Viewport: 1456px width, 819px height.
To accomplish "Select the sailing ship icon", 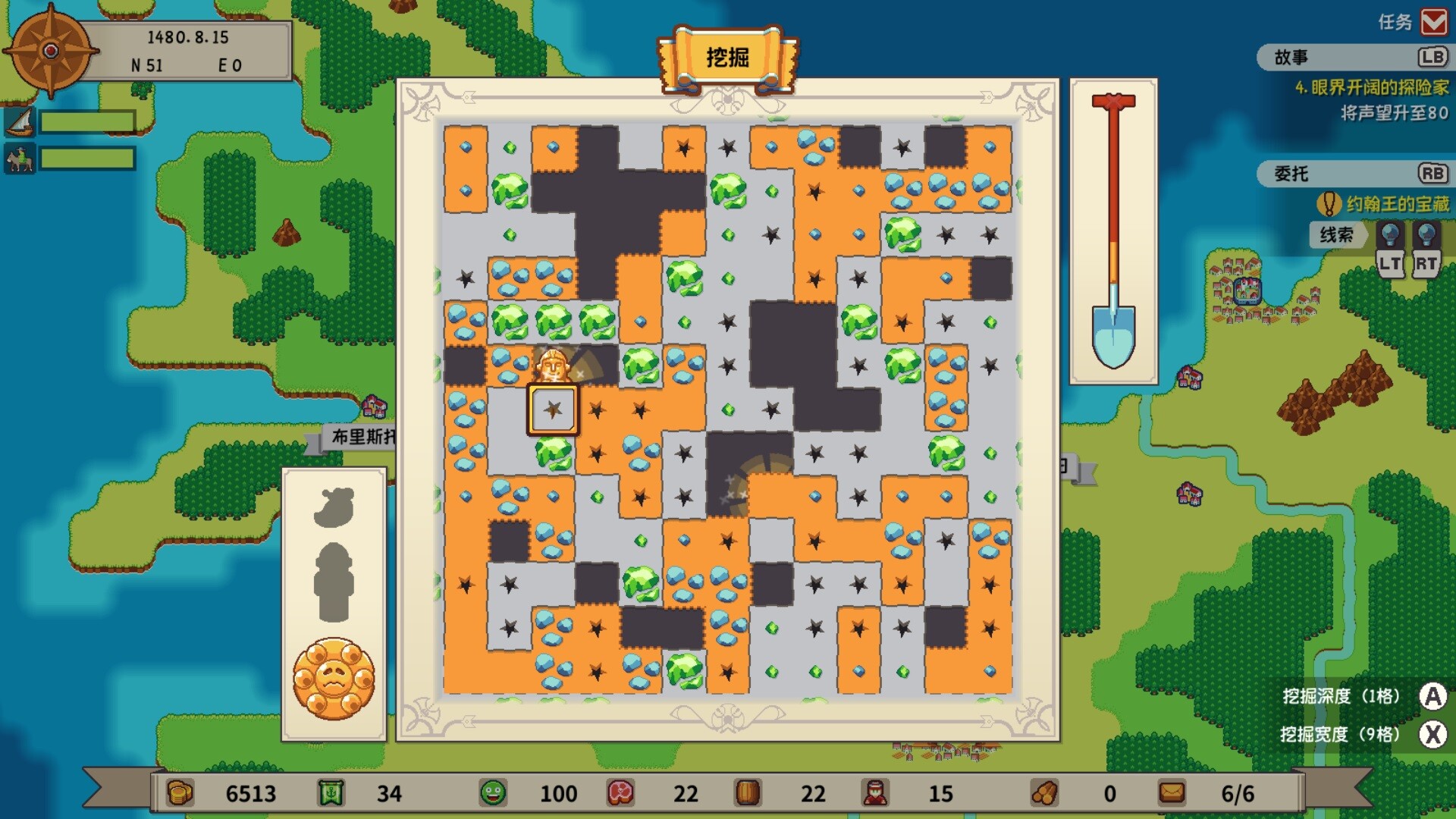I will tap(20, 121).
